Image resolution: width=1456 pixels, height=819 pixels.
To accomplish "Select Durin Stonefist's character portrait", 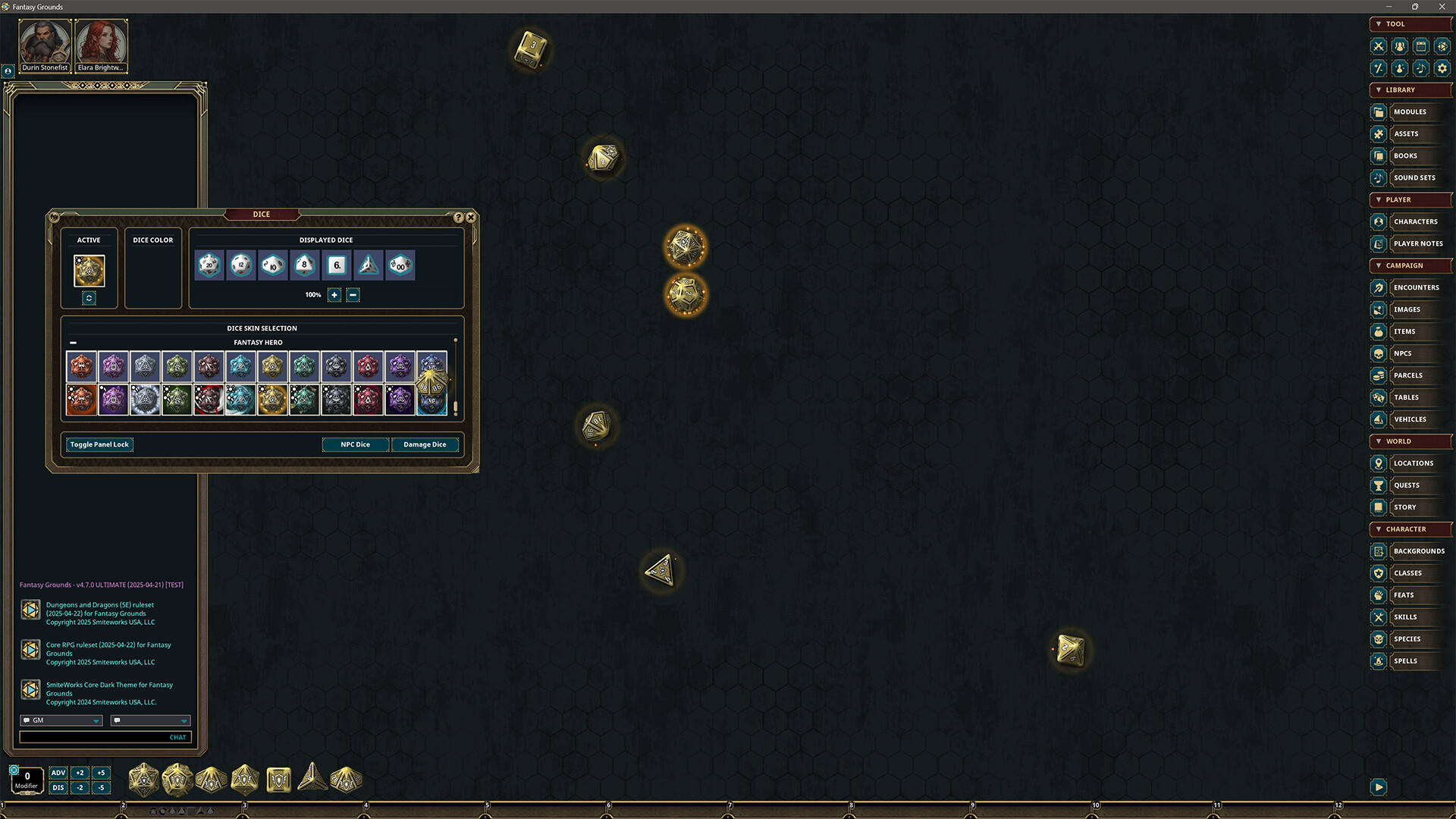I will tap(44, 39).
